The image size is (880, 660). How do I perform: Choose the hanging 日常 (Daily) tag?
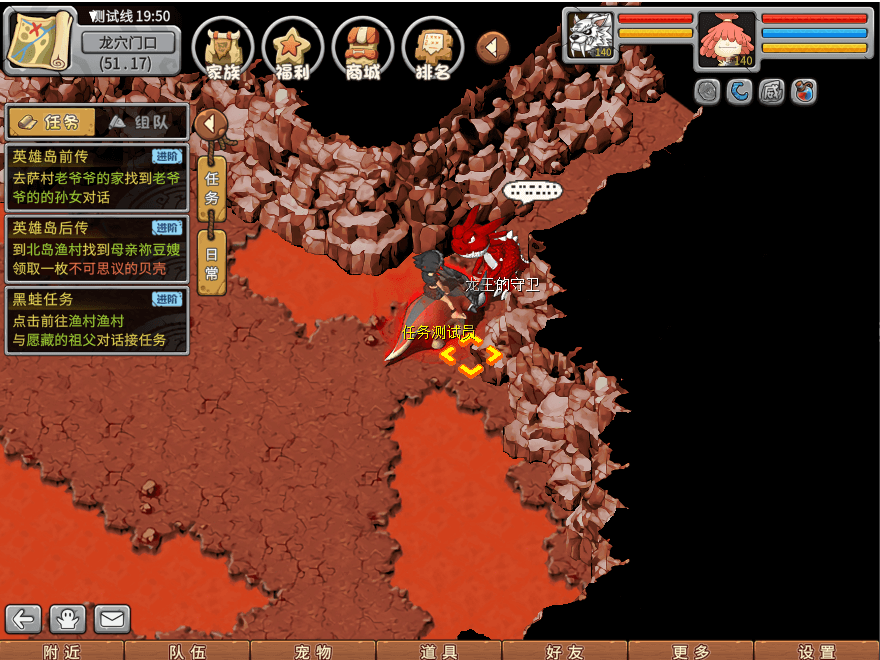tap(211, 262)
